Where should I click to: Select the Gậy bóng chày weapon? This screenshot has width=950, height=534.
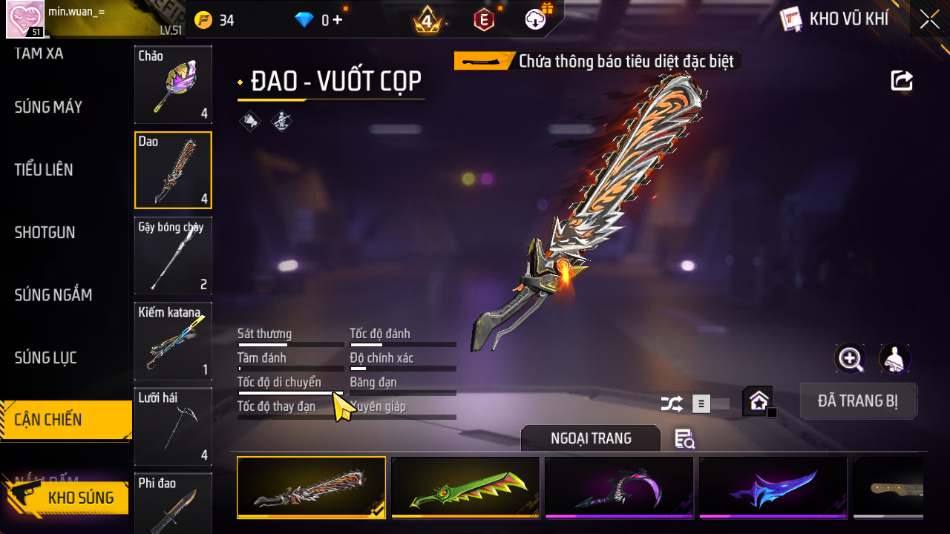(x=173, y=255)
